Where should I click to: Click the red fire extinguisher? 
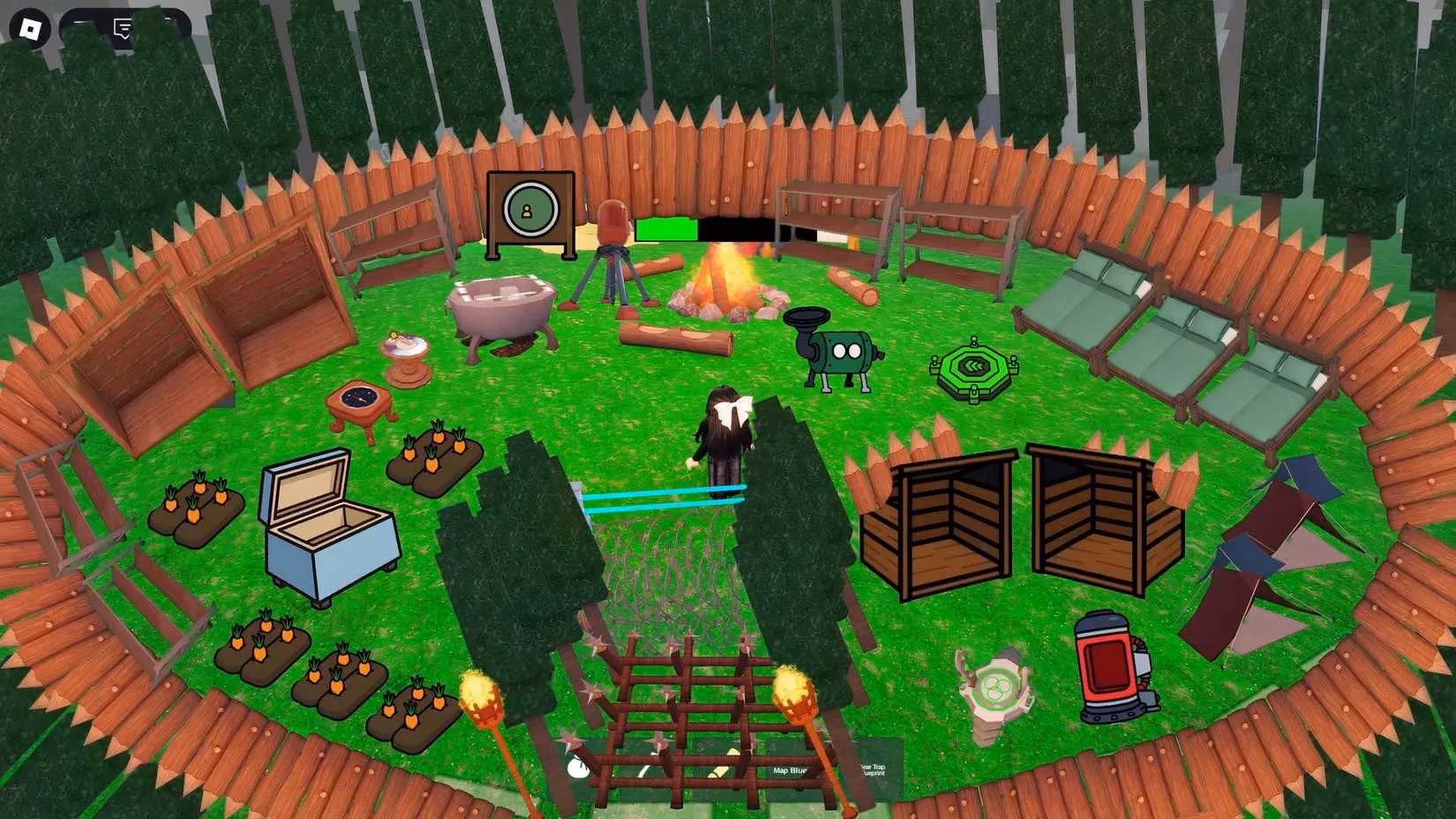click(1107, 666)
